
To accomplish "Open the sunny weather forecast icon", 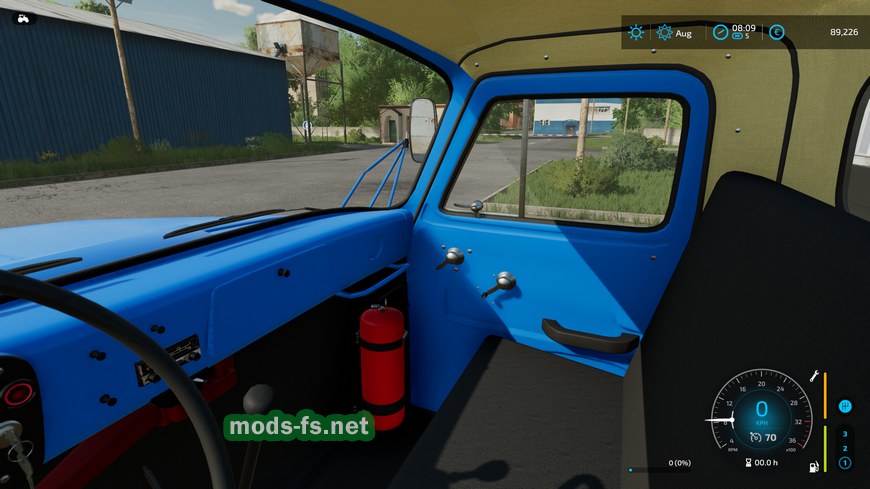I will click(636, 32).
